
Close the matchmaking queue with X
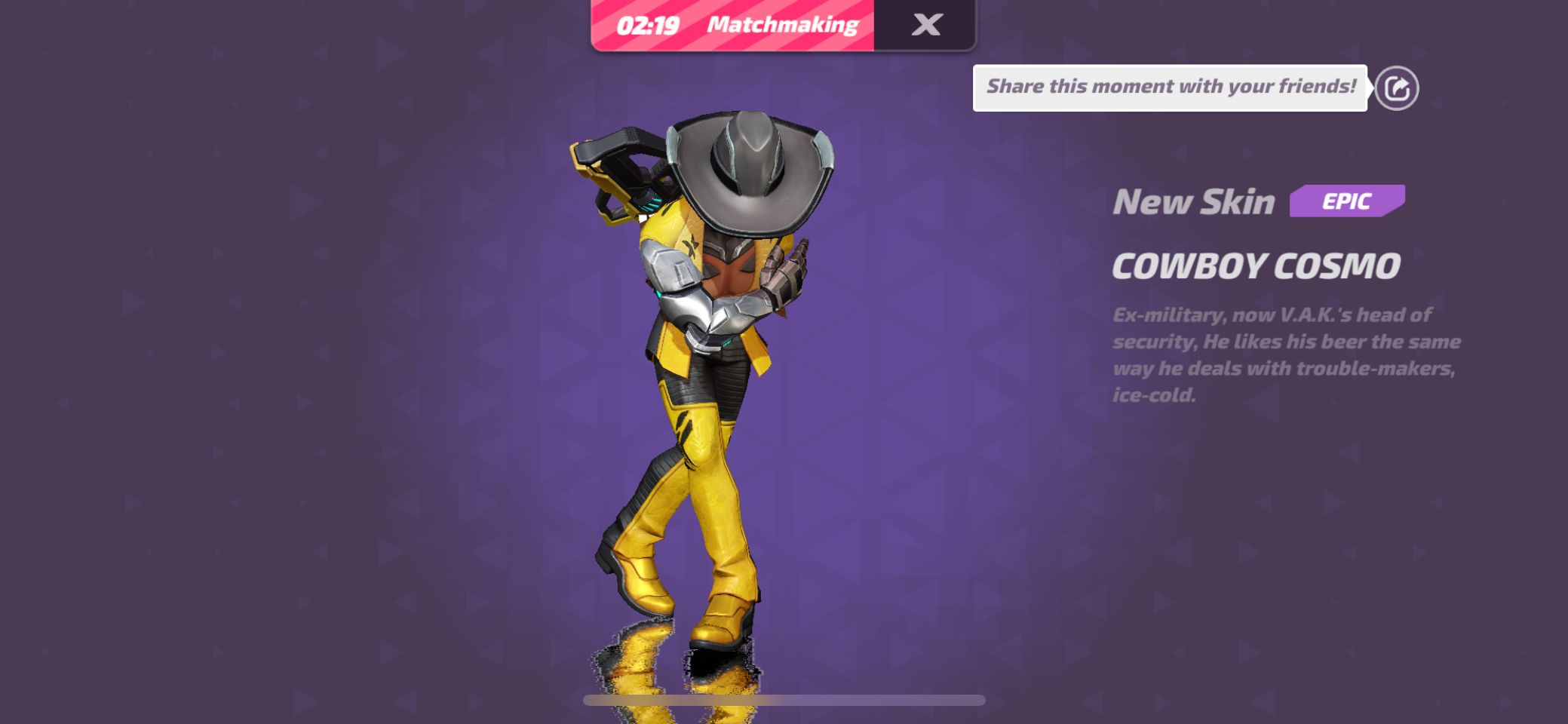click(x=926, y=25)
